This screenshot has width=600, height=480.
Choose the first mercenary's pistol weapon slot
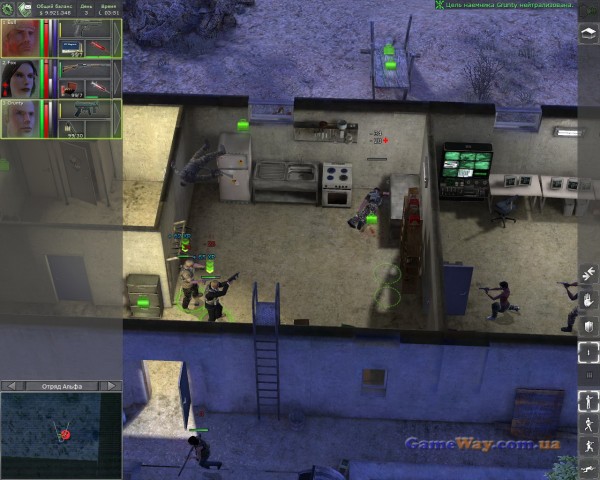85,29
